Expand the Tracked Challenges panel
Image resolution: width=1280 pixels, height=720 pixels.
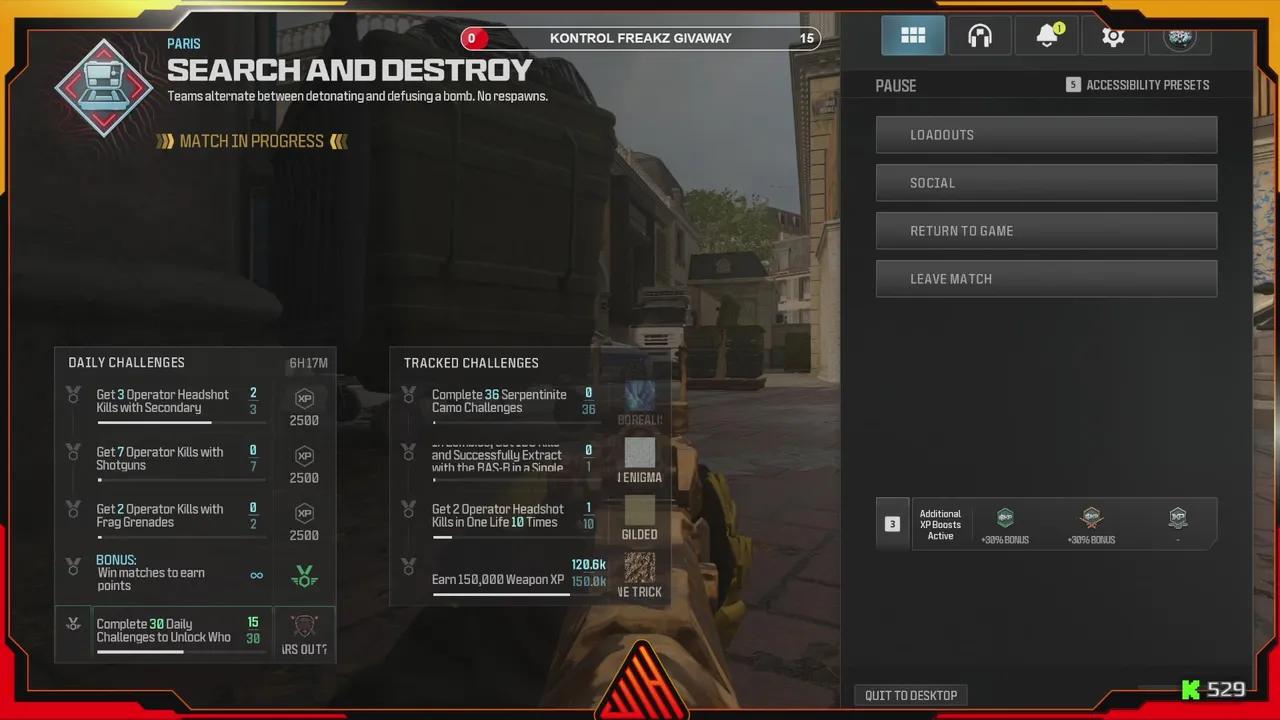(471, 363)
